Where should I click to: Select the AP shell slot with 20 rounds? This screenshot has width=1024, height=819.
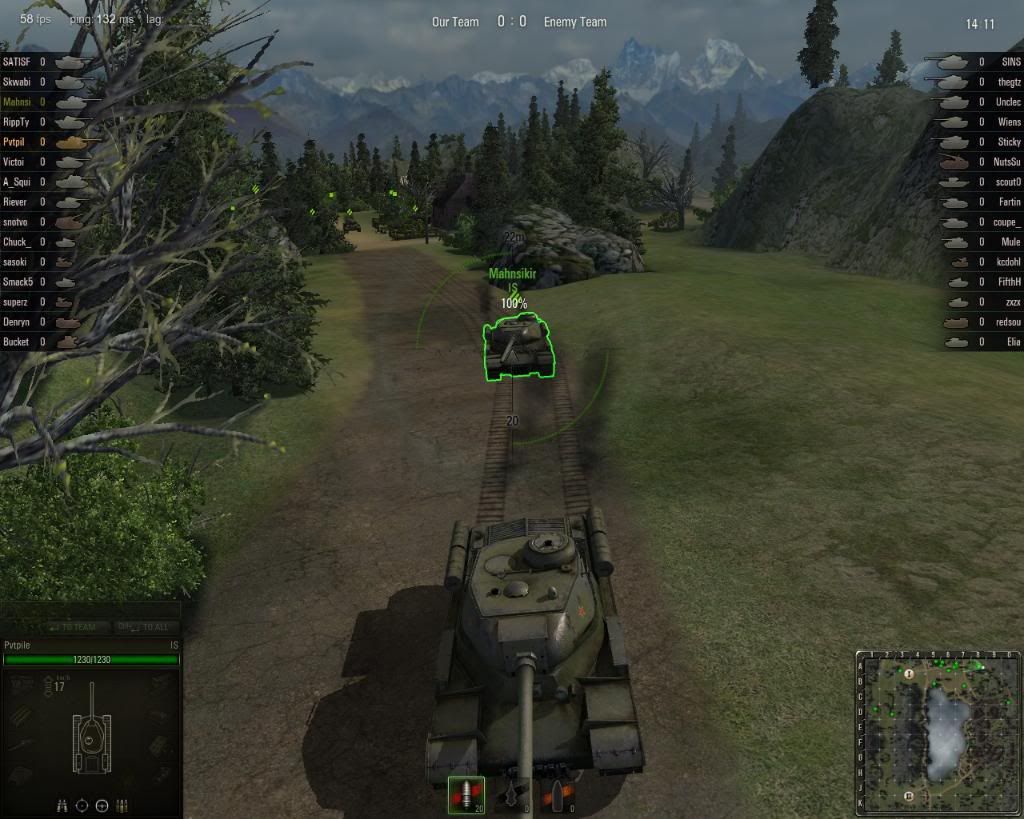(x=466, y=794)
